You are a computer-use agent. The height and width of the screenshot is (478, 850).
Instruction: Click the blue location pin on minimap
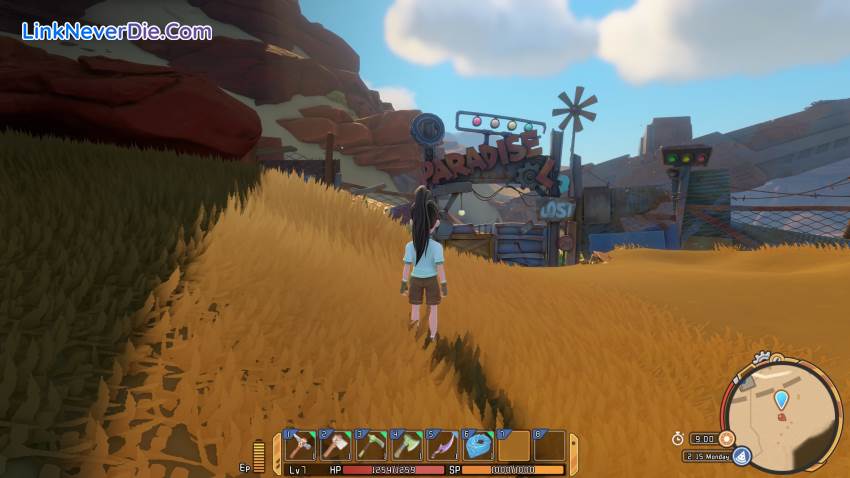coord(781,400)
